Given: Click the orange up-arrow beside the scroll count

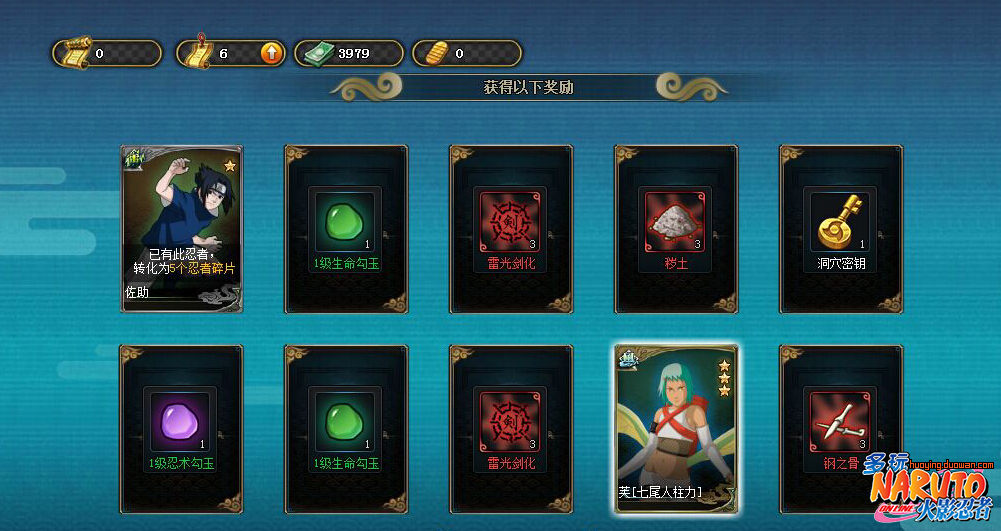Looking at the screenshot, I should point(271,53).
